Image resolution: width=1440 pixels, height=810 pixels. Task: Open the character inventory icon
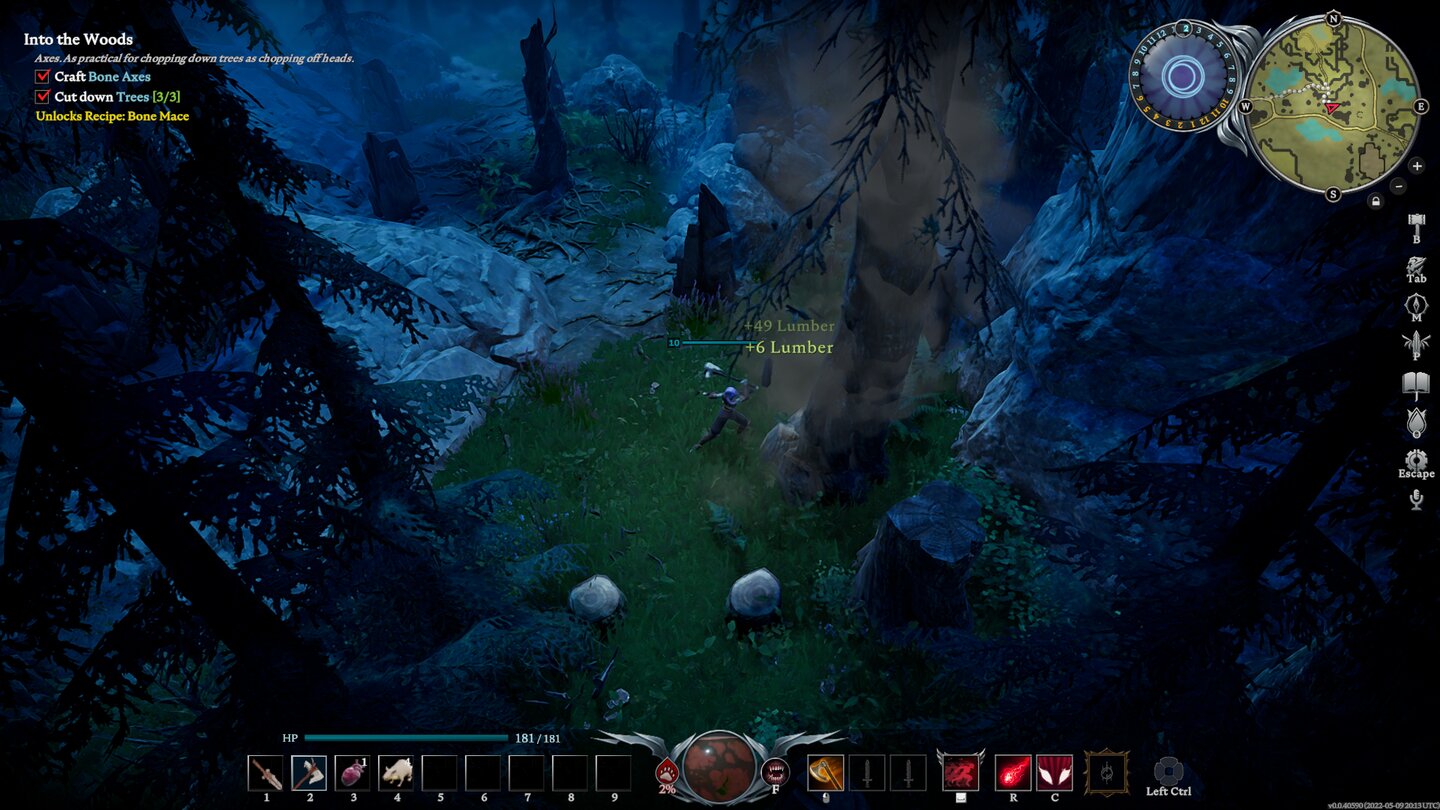pyautogui.click(x=1416, y=267)
